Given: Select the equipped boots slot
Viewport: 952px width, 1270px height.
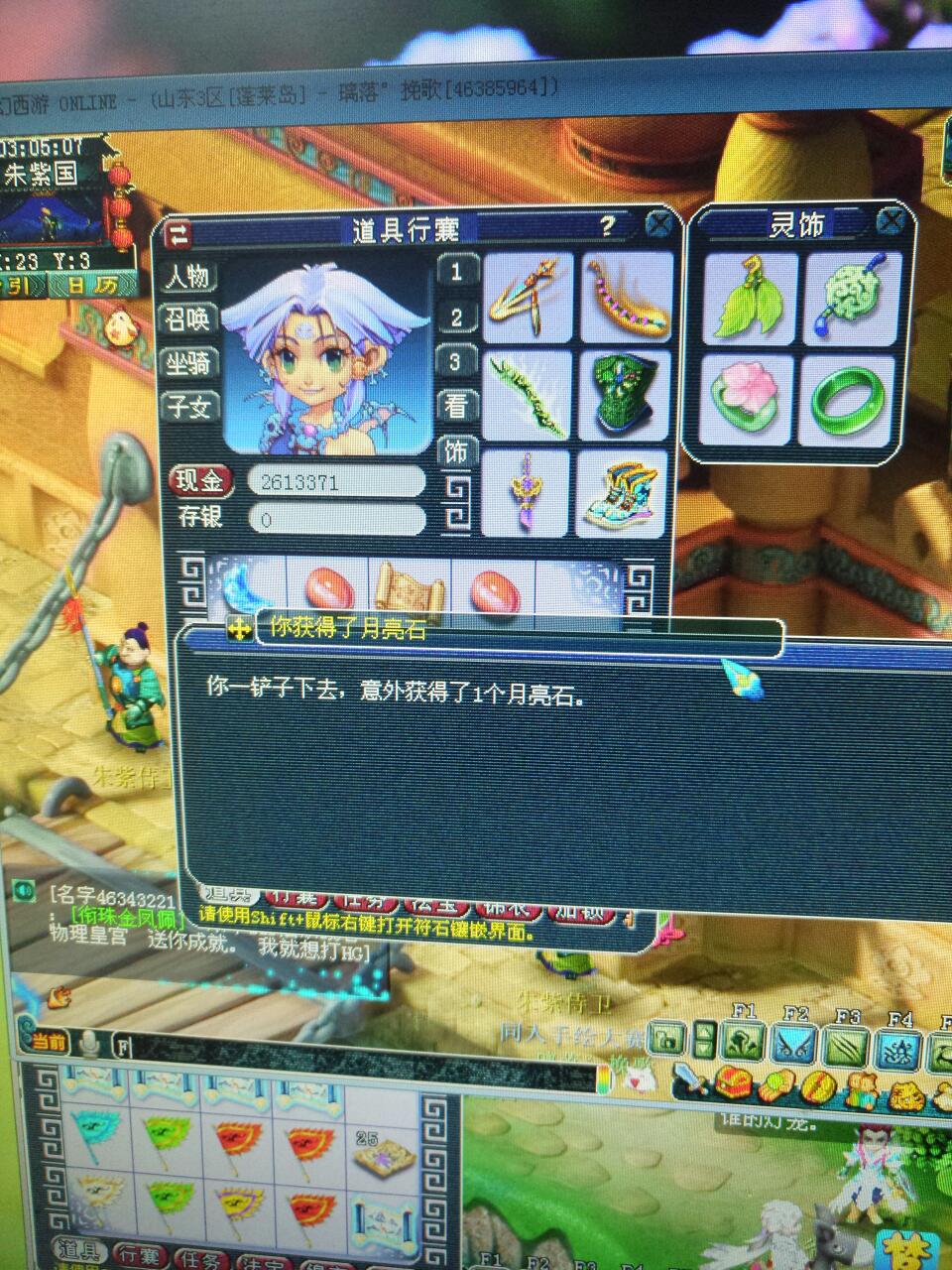Looking at the screenshot, I should [623, 492].
